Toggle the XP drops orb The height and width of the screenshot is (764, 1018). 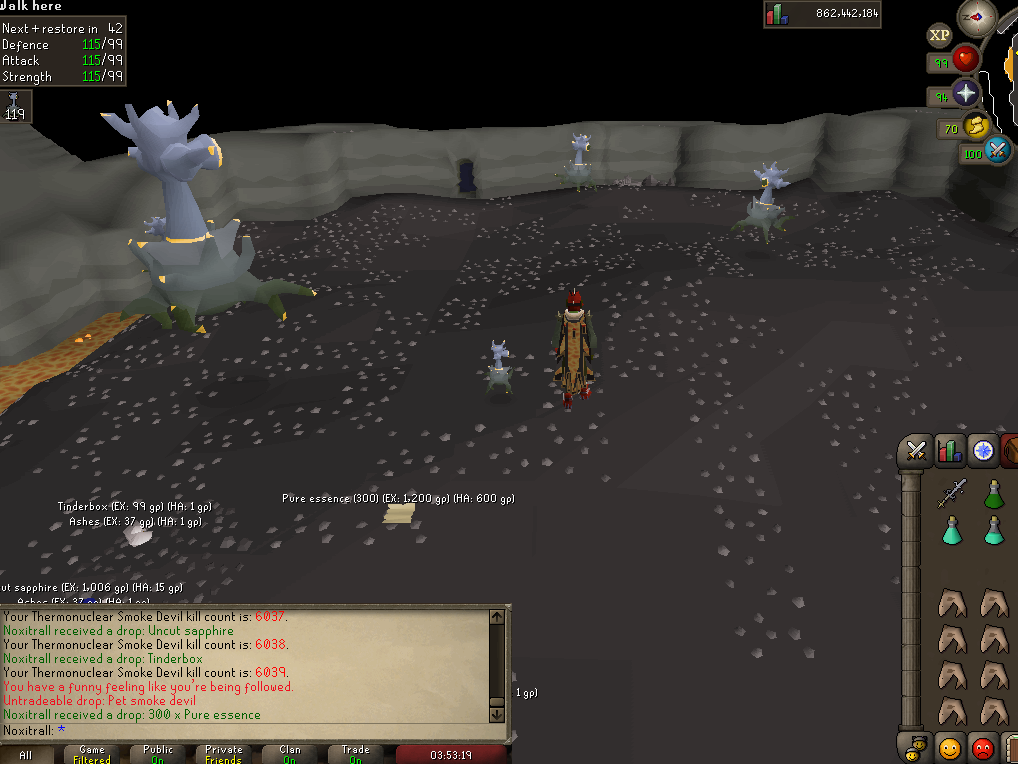pyautogui.click(x=939, y=36)
